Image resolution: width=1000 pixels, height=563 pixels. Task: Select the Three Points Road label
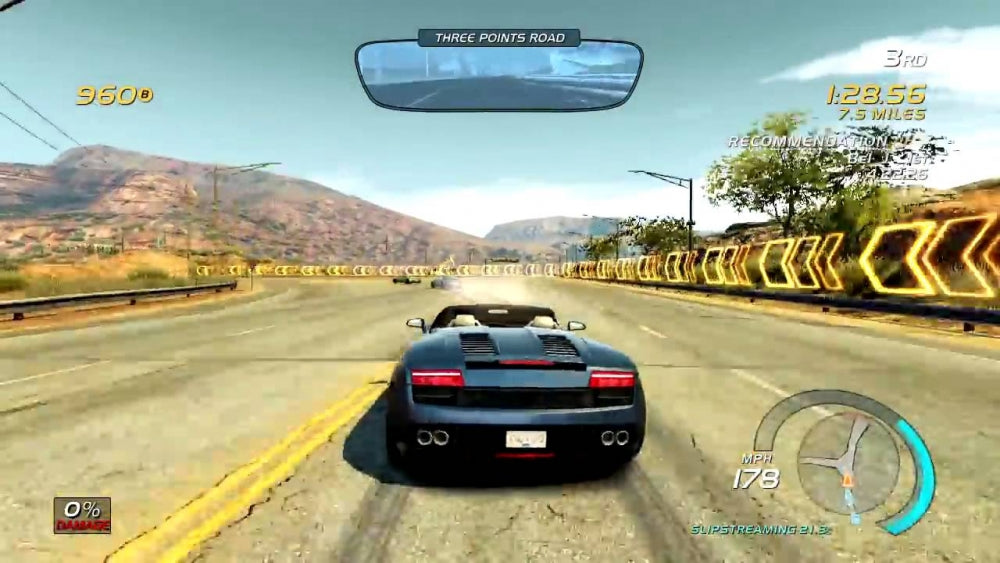499,38
